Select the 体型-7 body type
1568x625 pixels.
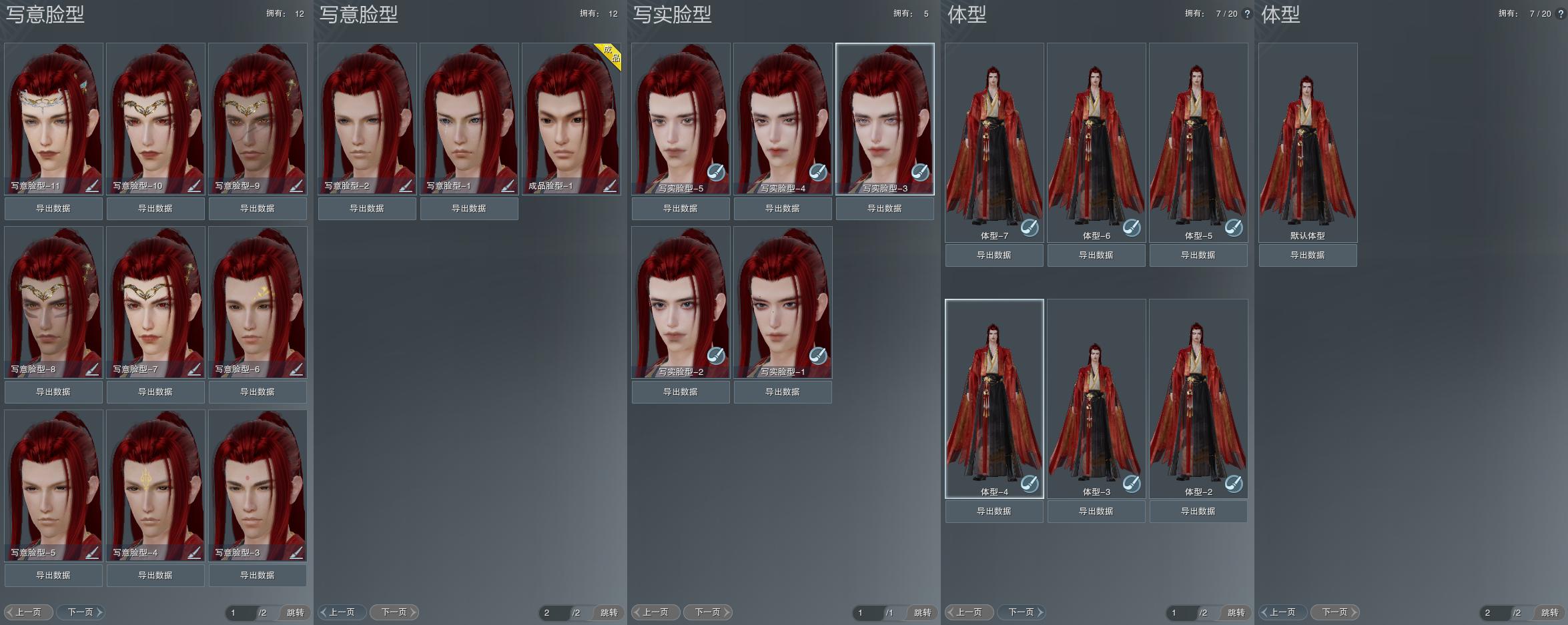994,140
